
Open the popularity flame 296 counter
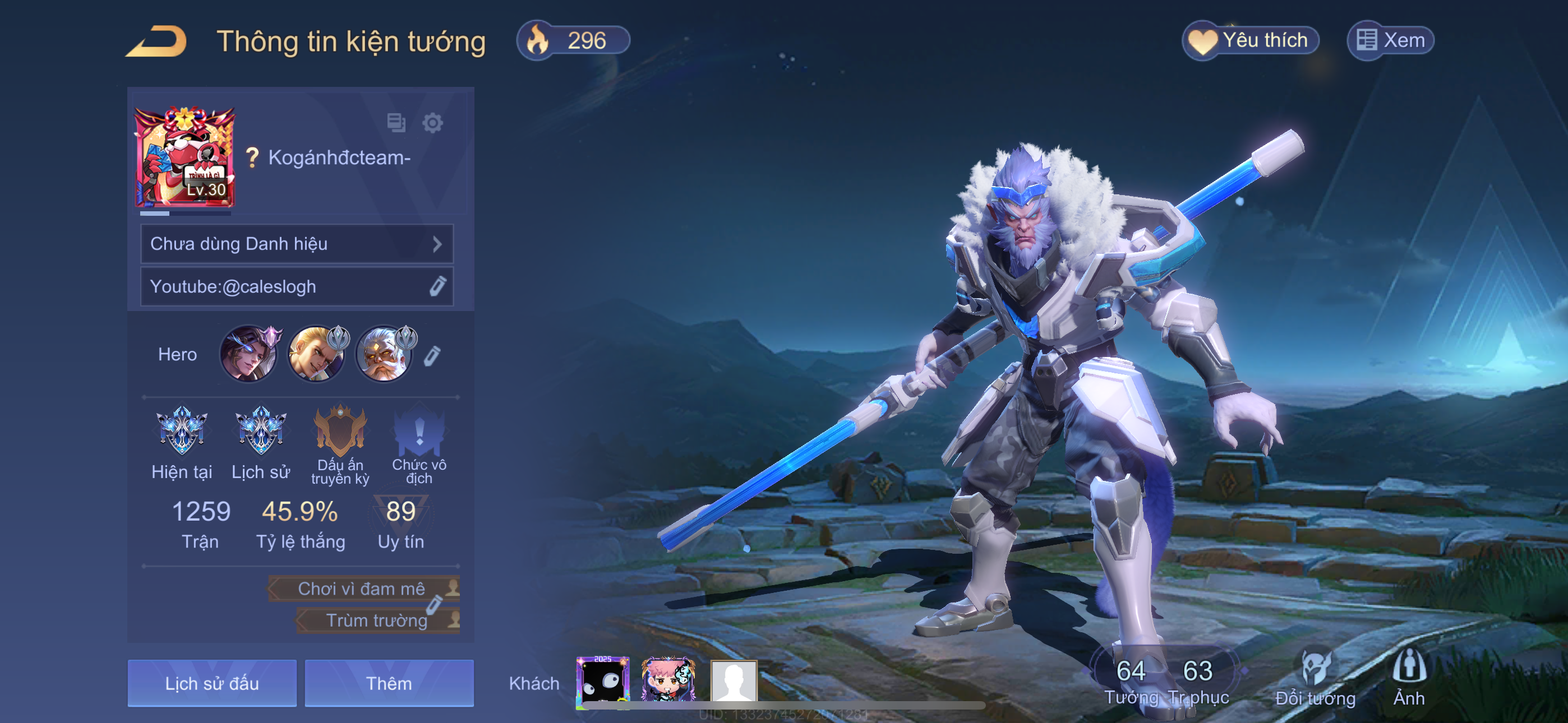(x=573, y=41)
